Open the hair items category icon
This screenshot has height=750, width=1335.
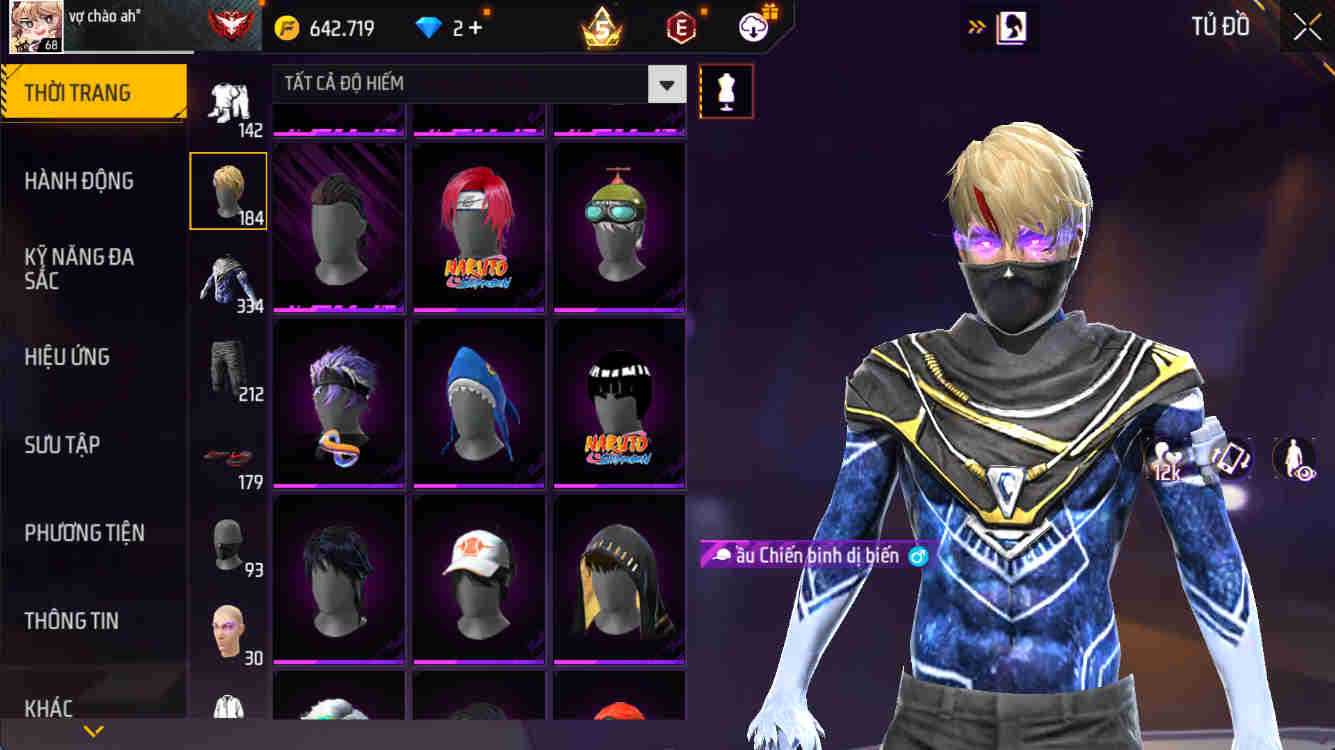(228, 190)
